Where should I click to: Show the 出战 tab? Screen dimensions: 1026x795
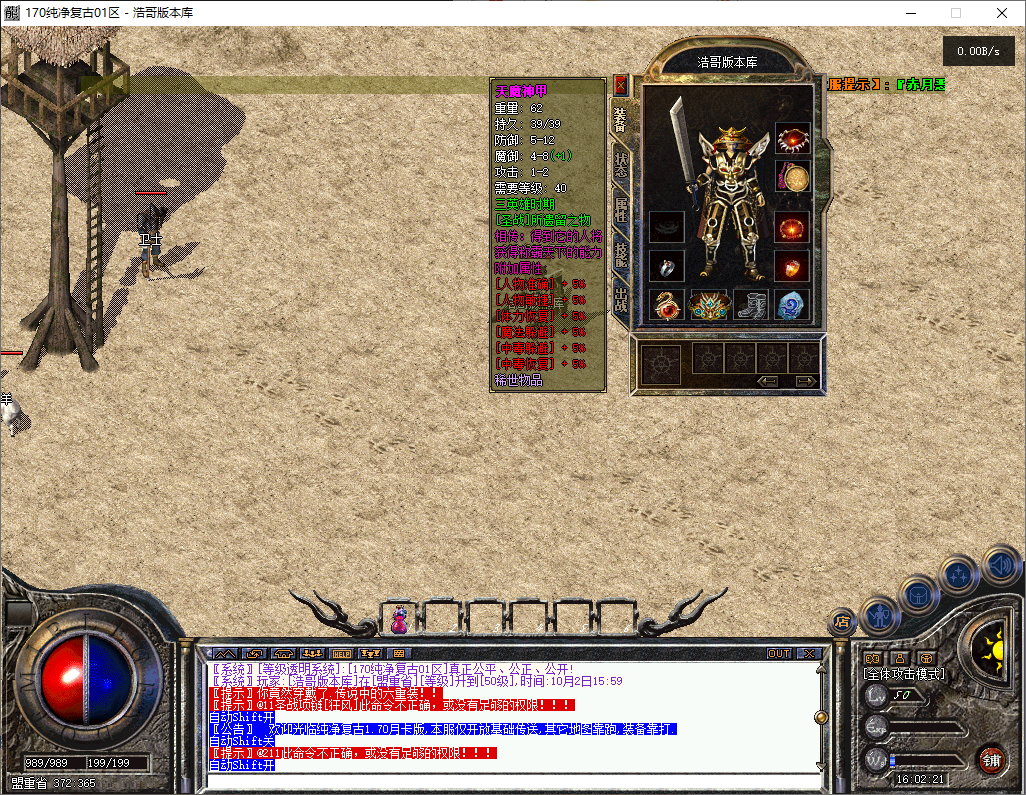point(621,299)
